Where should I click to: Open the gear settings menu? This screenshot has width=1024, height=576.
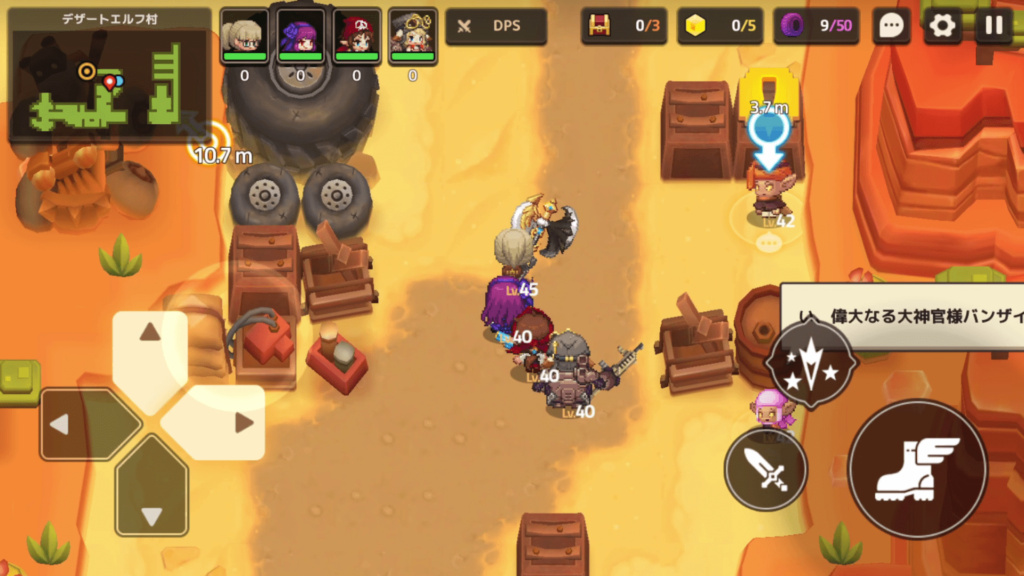click(942, 26)
